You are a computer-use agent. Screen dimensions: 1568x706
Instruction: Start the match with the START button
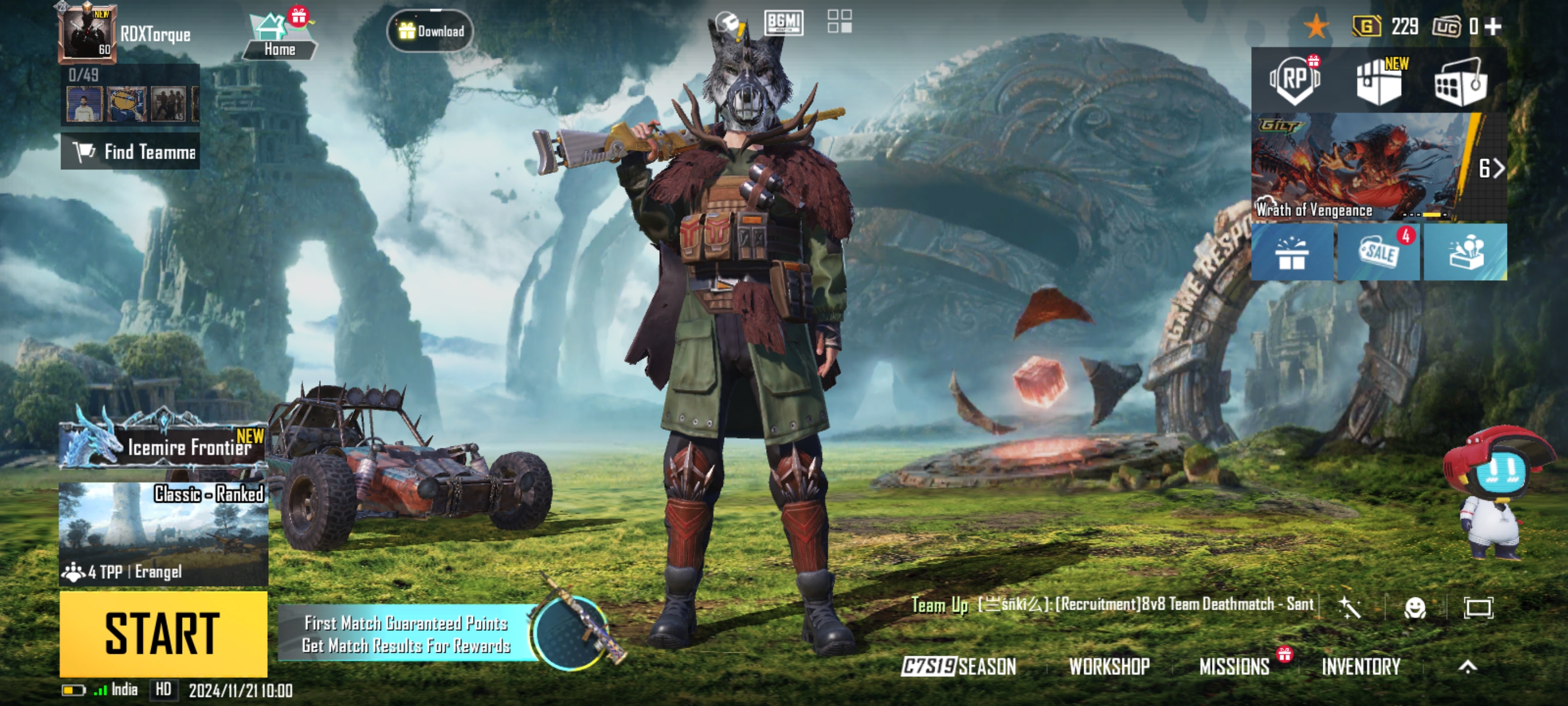[x=163, y=634]
